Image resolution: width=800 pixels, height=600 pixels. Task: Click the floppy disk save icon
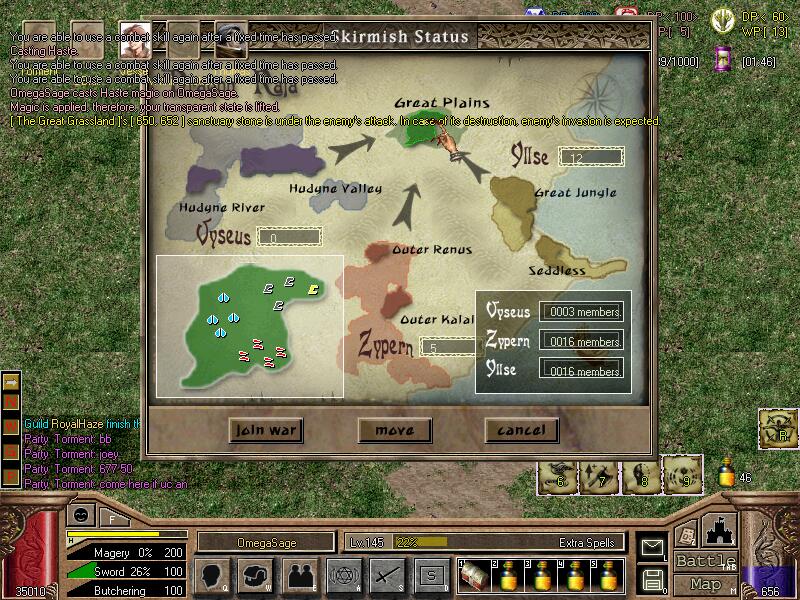653,579
